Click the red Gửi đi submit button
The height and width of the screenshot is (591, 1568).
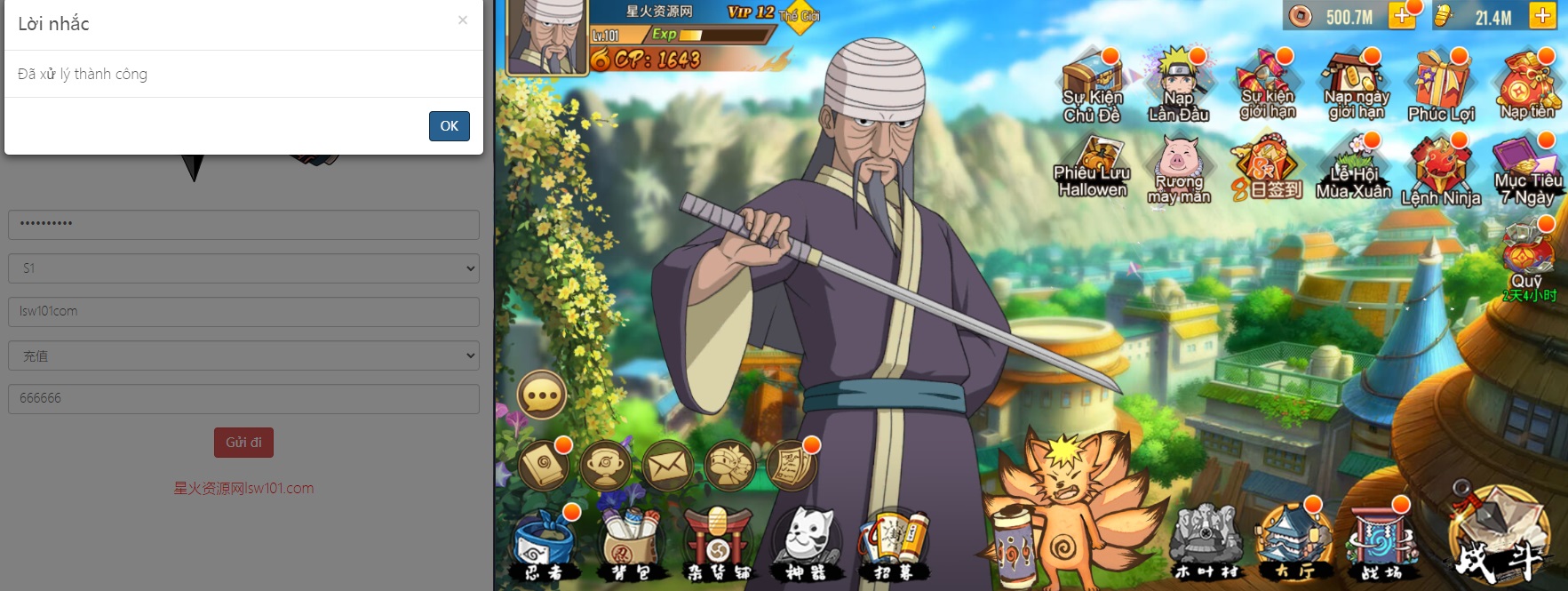[x=243, y=443]
